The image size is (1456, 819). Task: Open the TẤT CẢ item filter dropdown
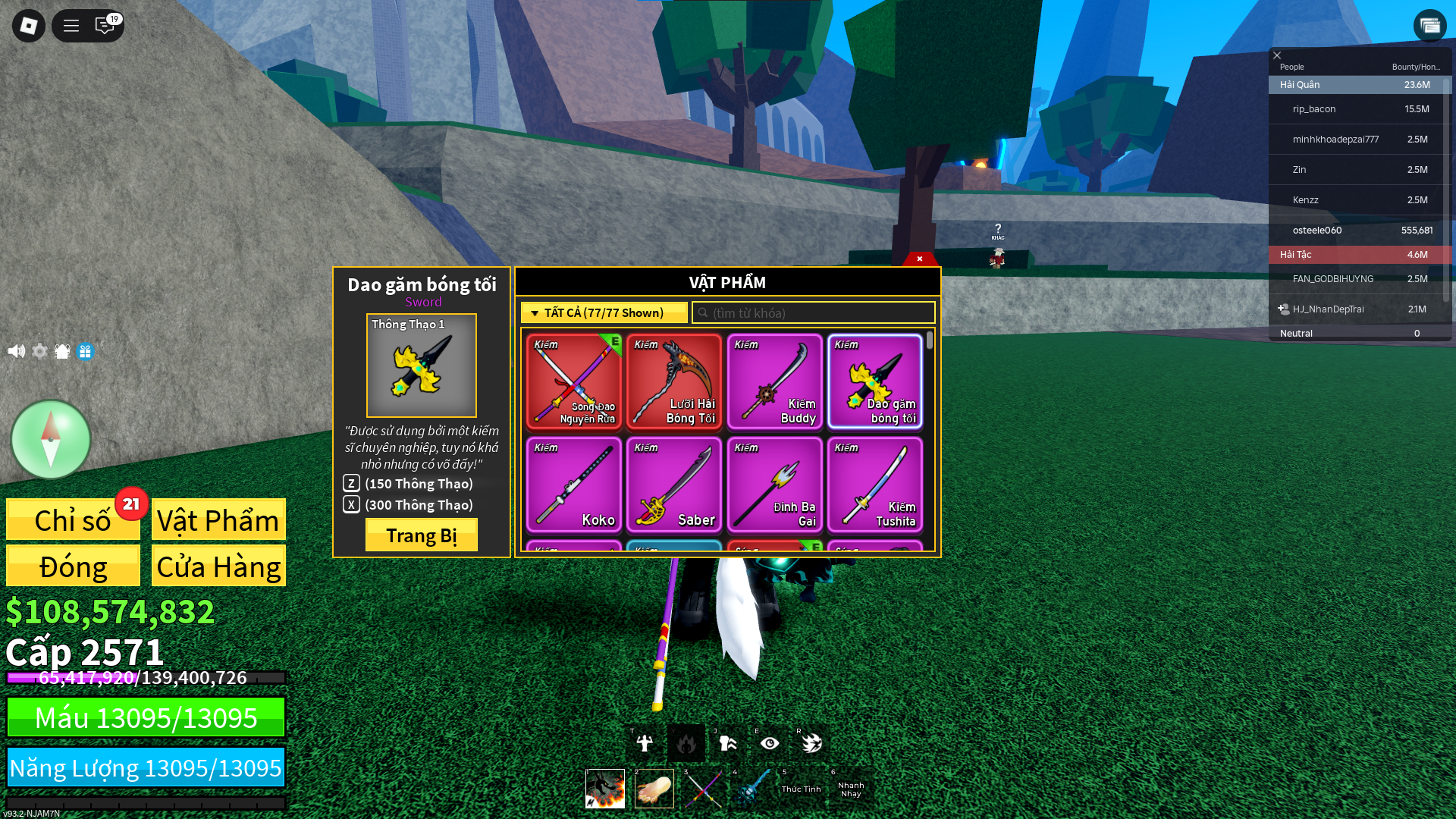click(x=604, y=312)
